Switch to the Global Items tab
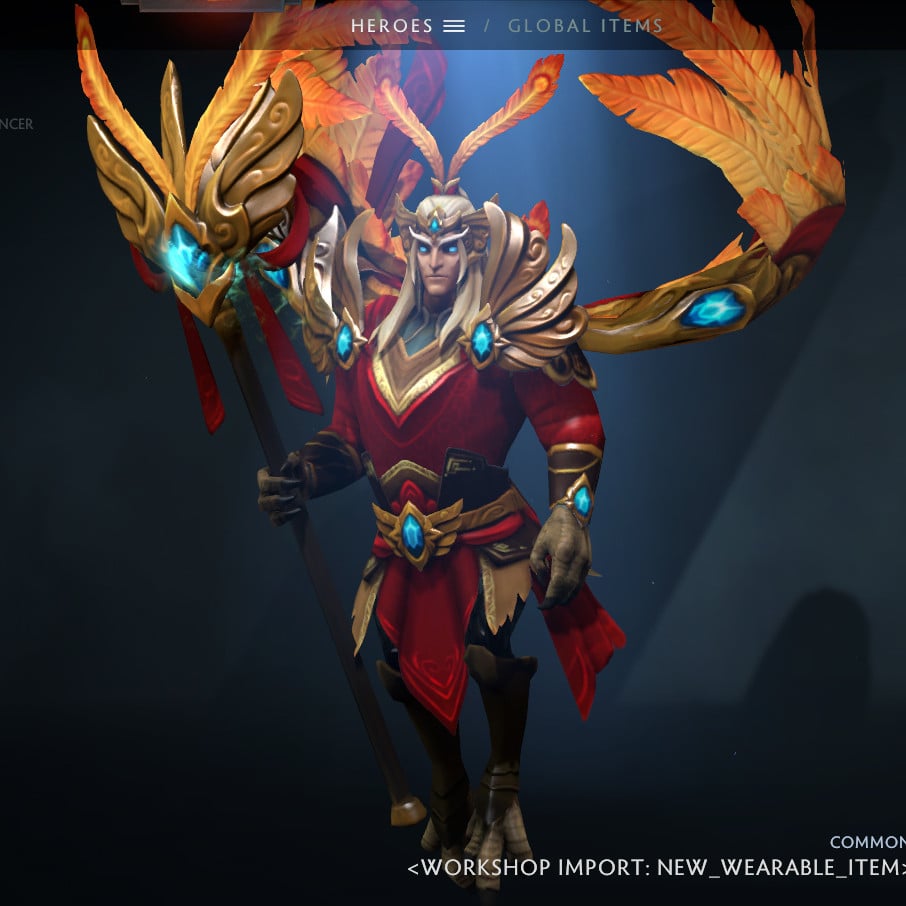The height and width of the screenshot is (906, 906). [x=585, y=26]
